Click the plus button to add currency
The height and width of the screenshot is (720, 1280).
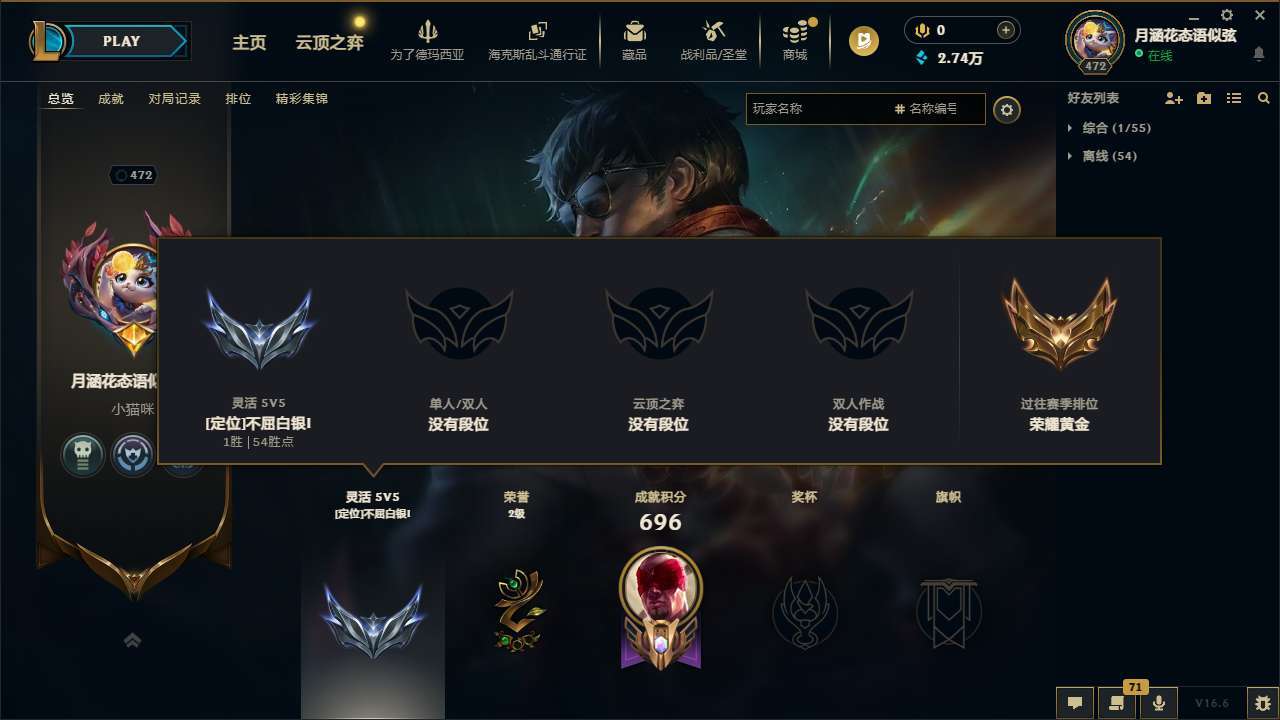1004,29
